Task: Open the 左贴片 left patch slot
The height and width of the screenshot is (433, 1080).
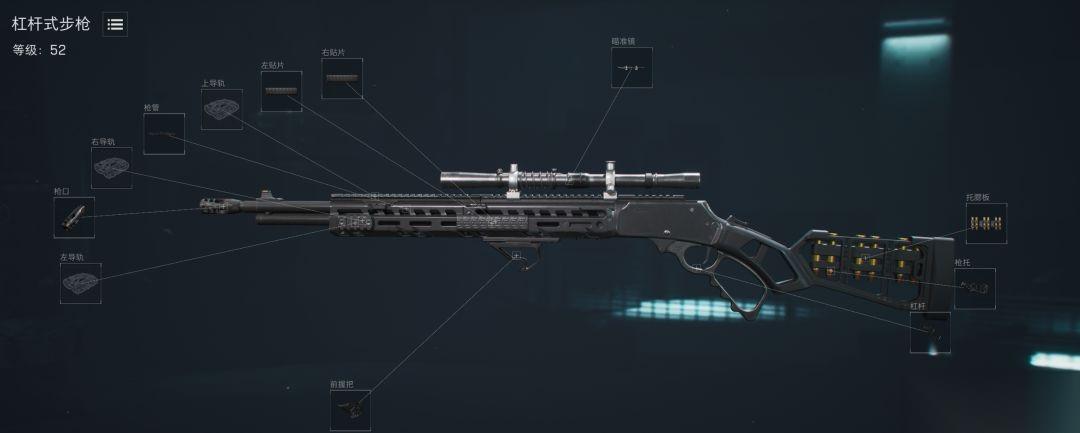Action: coord(281,91)
